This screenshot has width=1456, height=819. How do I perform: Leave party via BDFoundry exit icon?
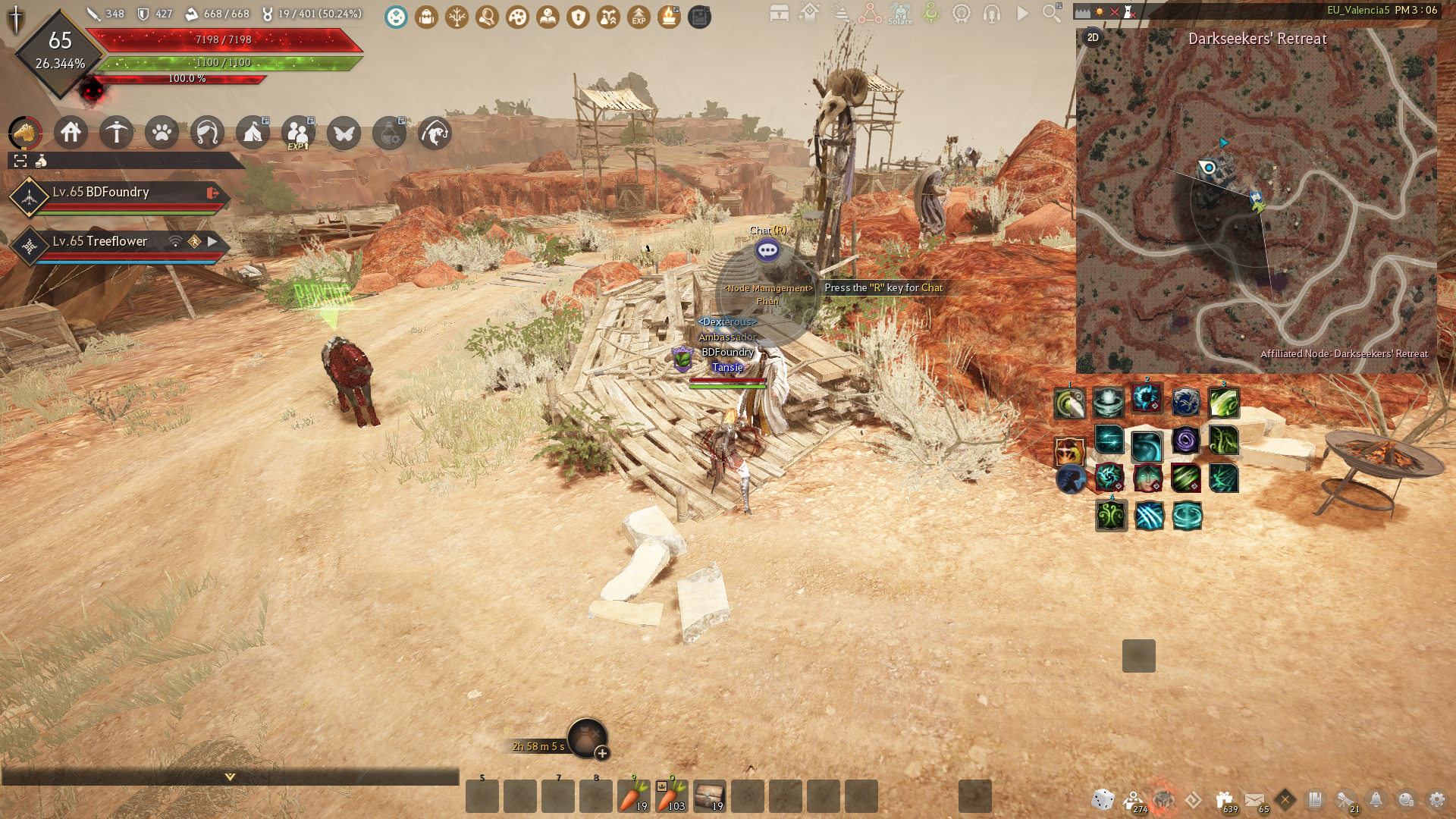[212, 193]
